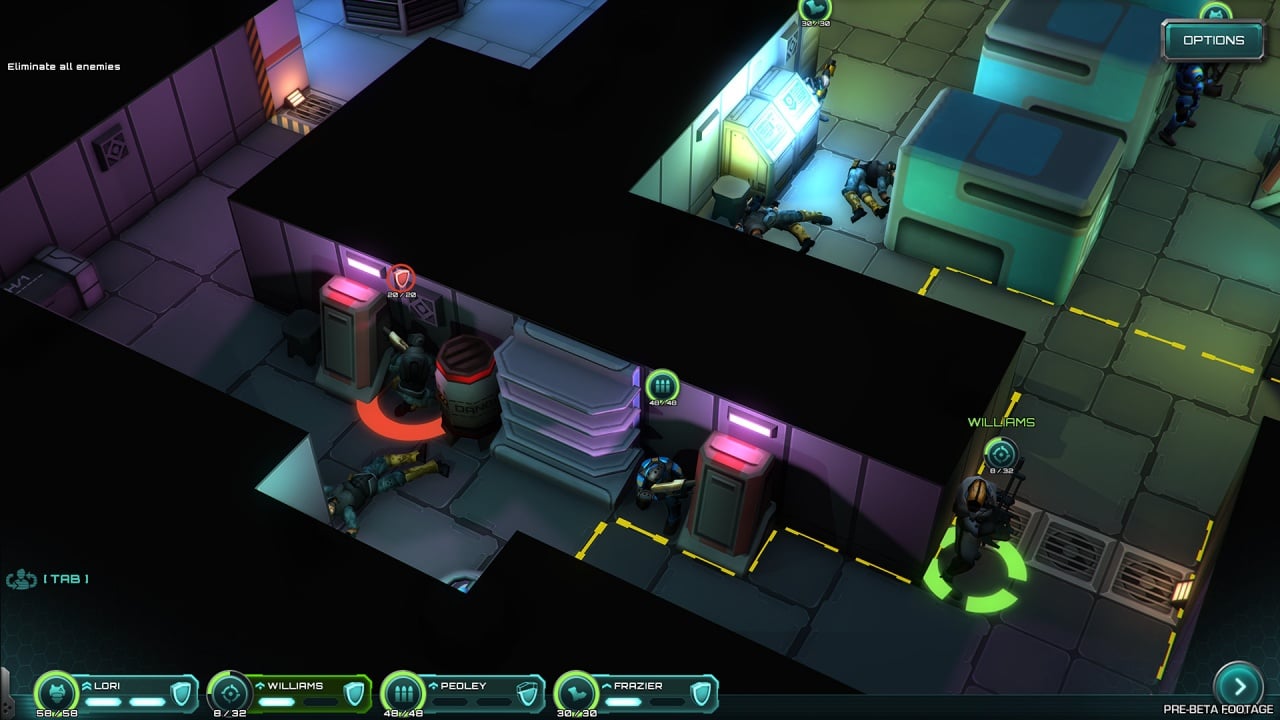Screen dimensions: 1280x720
Task: Click Pedley's ammo class icon
Action: click(x=404, y=692)
